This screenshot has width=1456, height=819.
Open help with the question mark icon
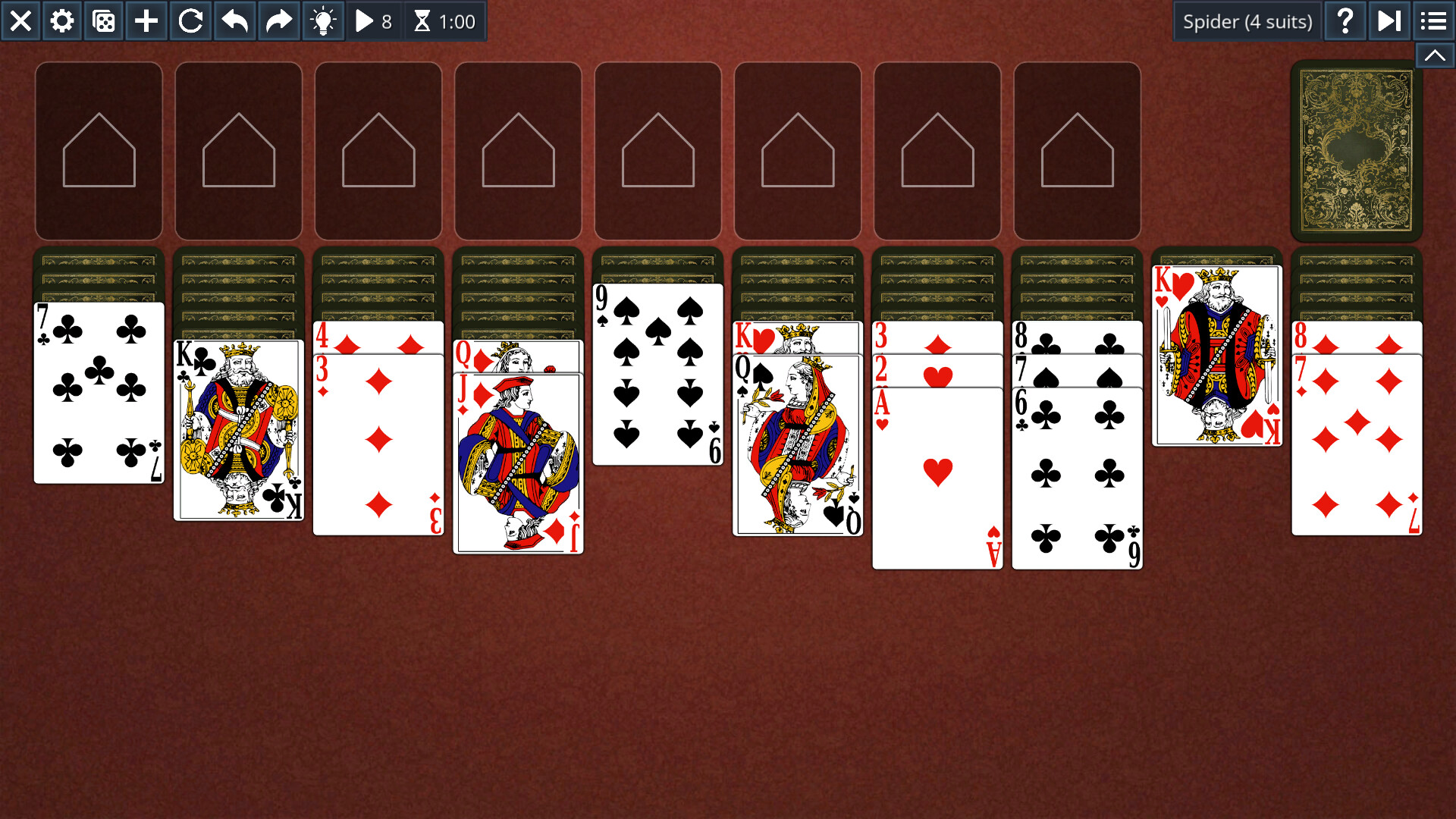1345,21
